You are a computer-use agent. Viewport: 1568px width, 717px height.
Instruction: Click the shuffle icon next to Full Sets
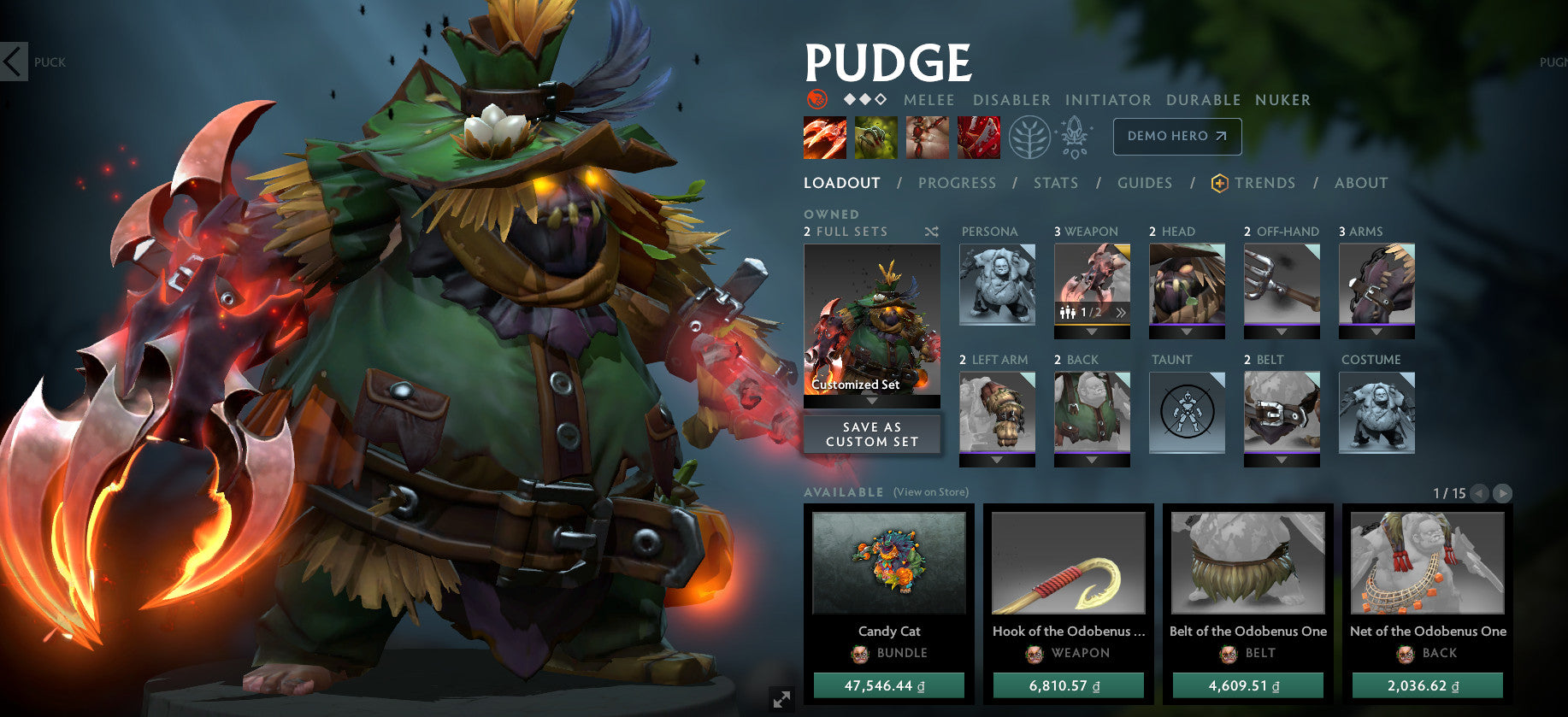tap(932, 232)
